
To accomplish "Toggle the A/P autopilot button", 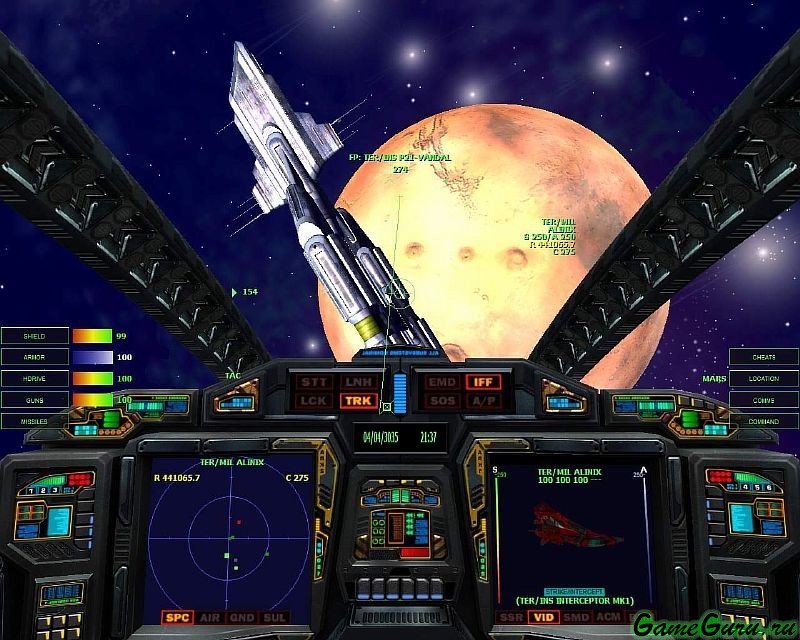I will tap(484, 401).
